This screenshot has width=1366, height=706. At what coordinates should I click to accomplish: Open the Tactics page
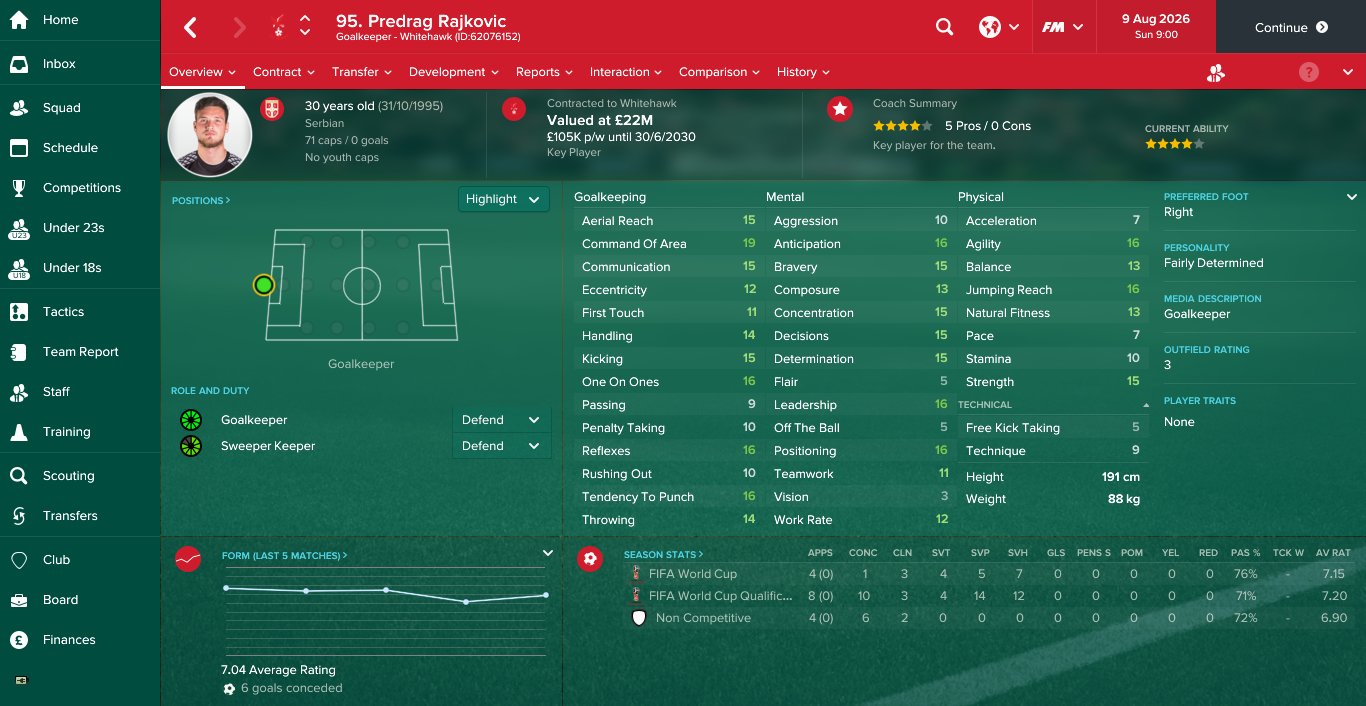tap(63, 312)
